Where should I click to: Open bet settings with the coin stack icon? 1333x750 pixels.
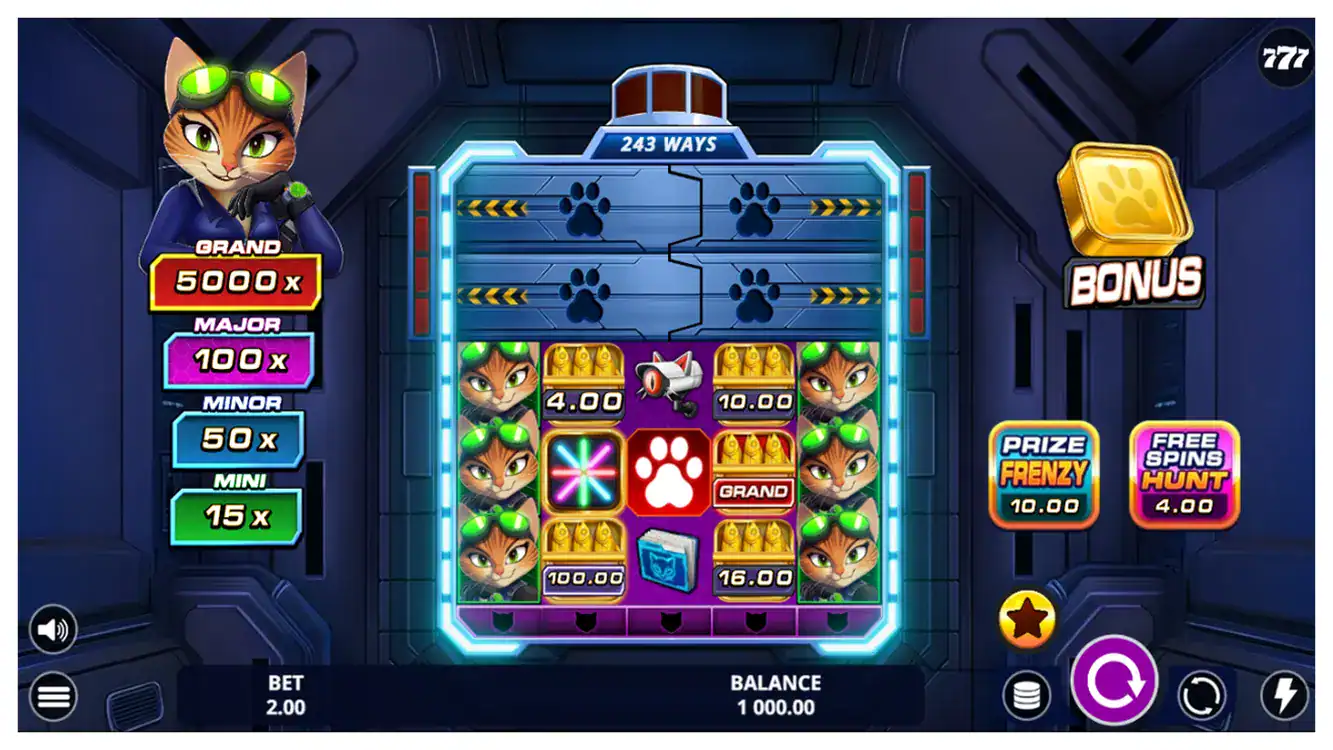click(x=1027, y=695)
